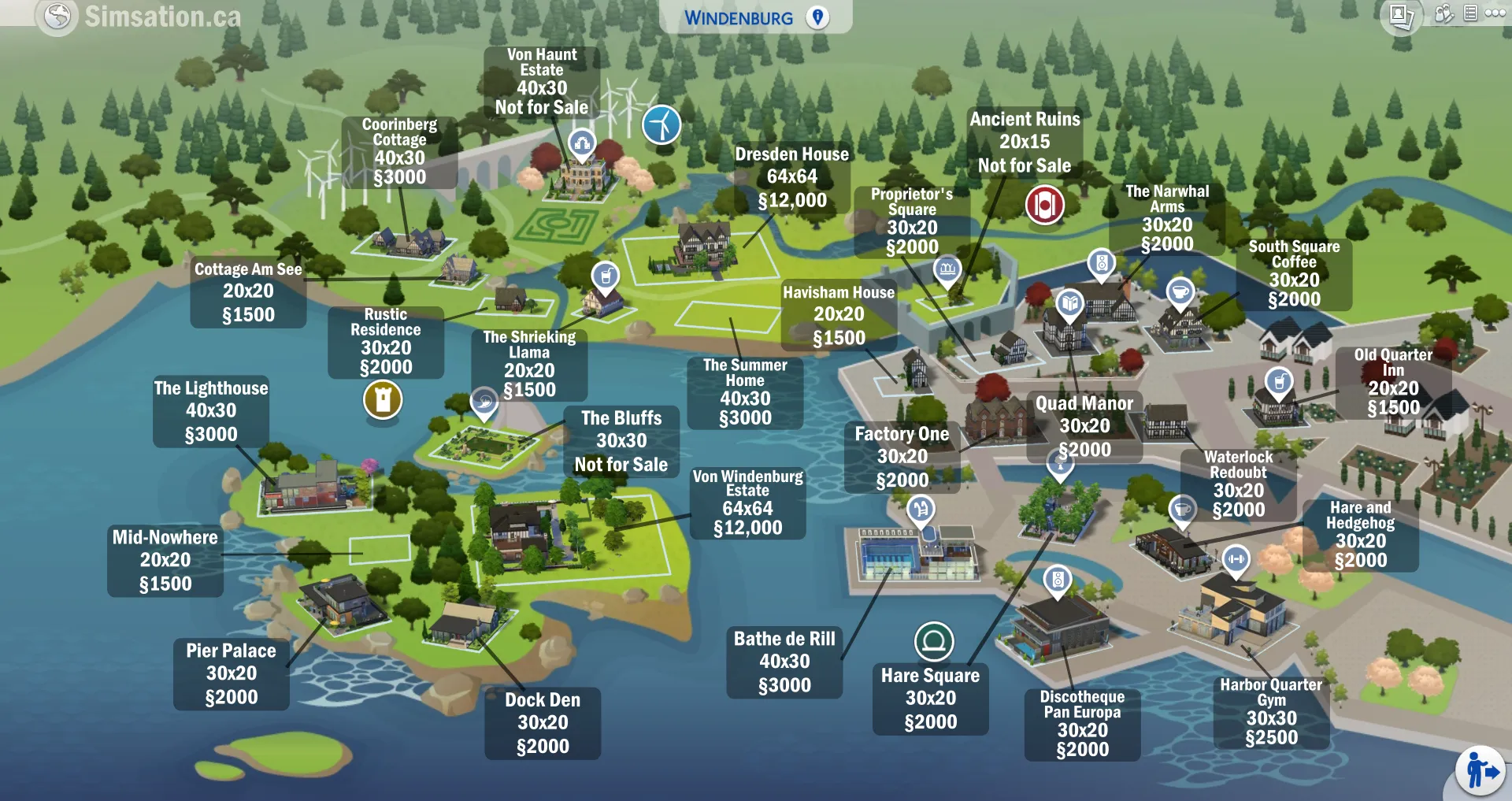Image resolution: width=1512 pixels, height=801 pixels.
Task: Click the lighthouse marker on Rustic Residence island
Action: tap(385, 401)
